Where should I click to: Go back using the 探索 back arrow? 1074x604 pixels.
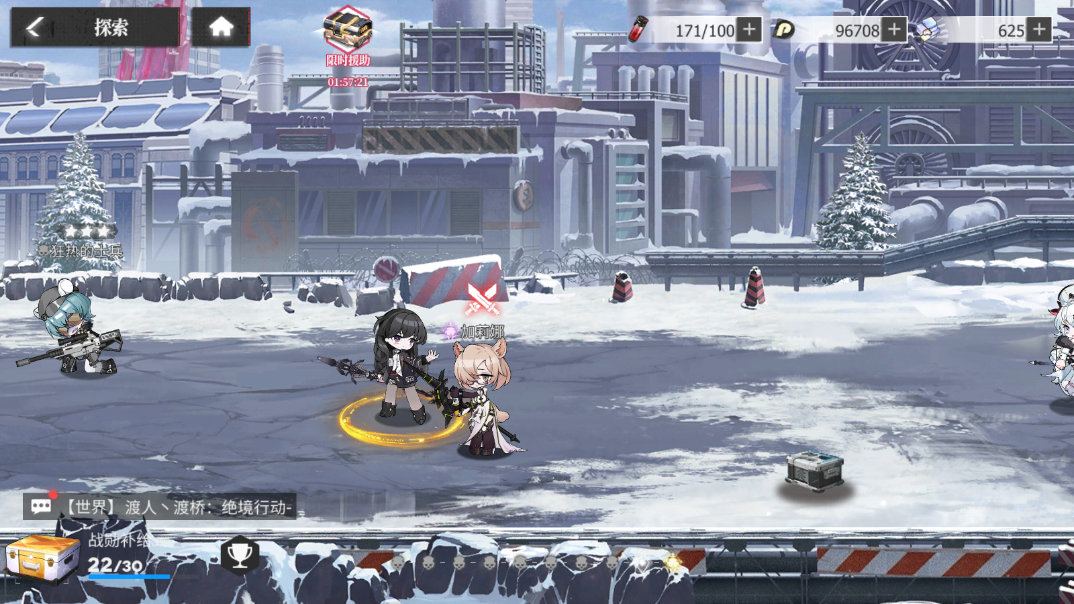(36, 28)
